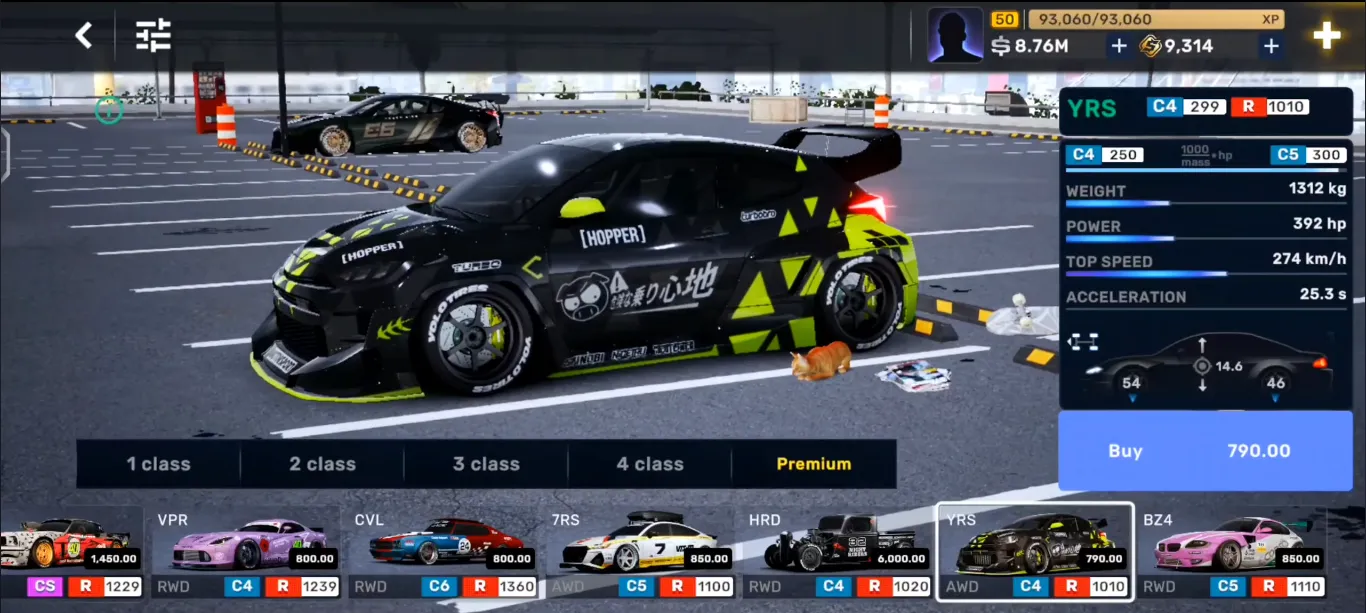
Task: Switch to the 2 class tab
Action: click(x=322, y=464)
